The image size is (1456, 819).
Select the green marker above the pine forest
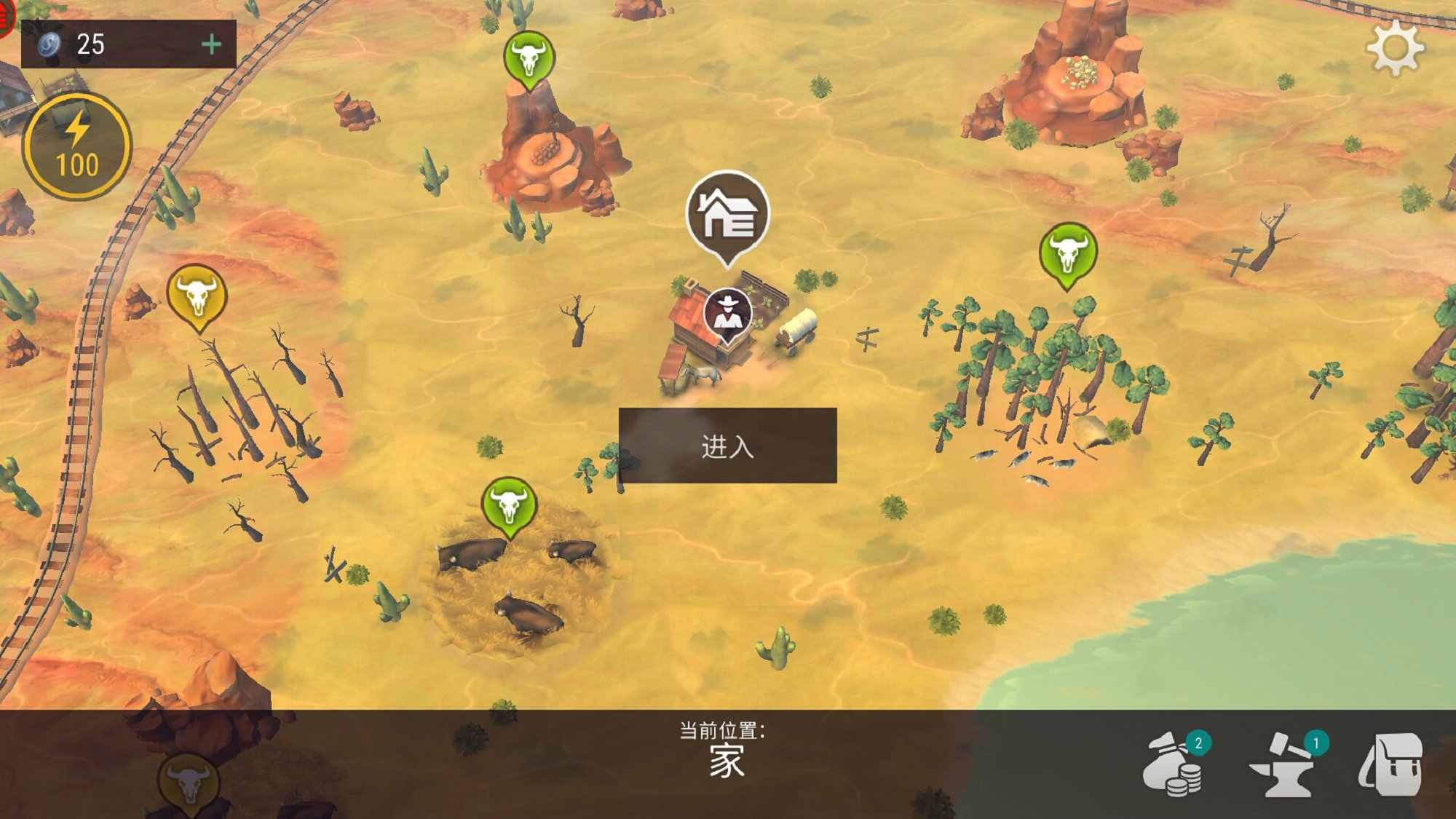pos(1068,253)
